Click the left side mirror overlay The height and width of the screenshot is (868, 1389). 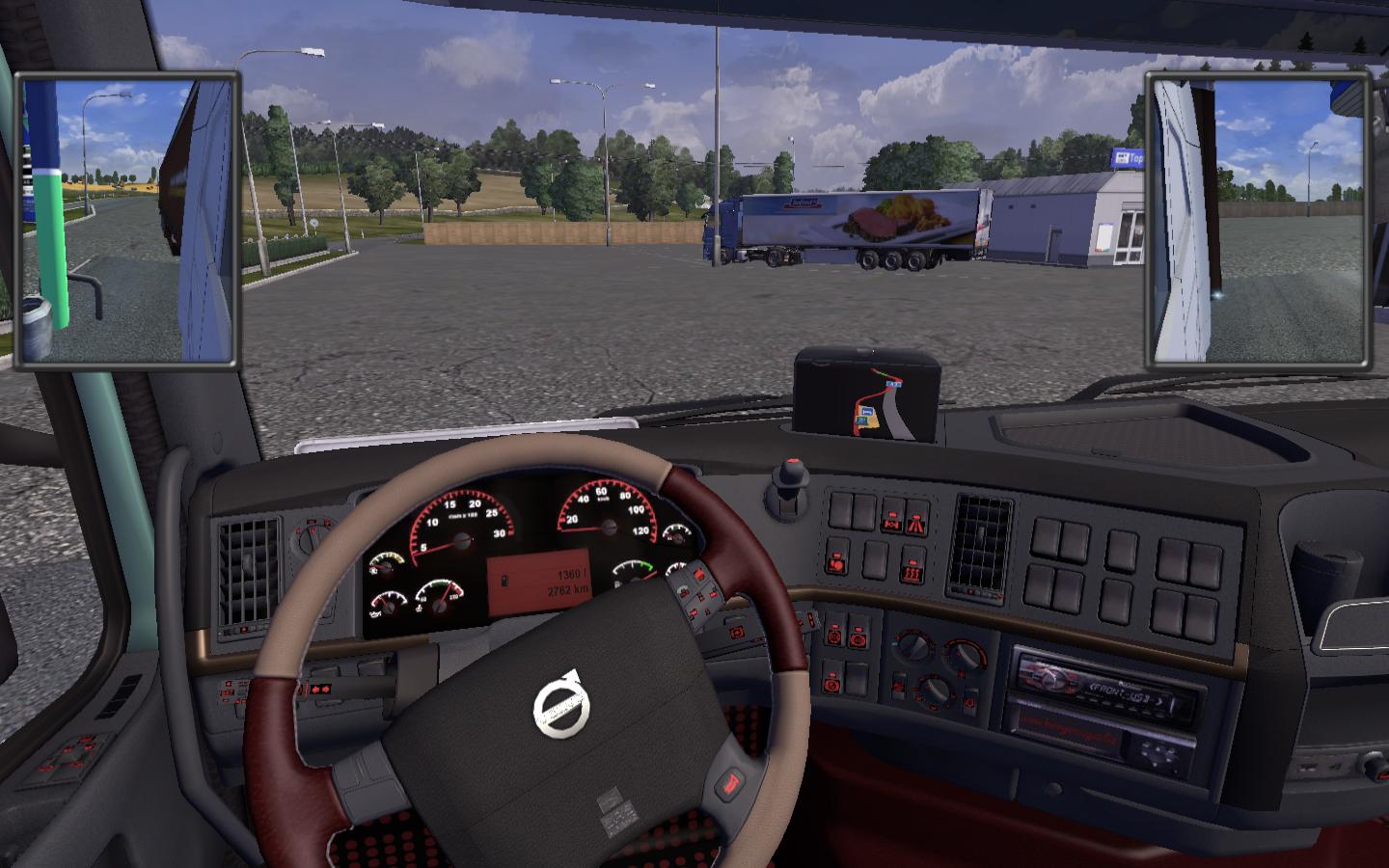(126, 221)
